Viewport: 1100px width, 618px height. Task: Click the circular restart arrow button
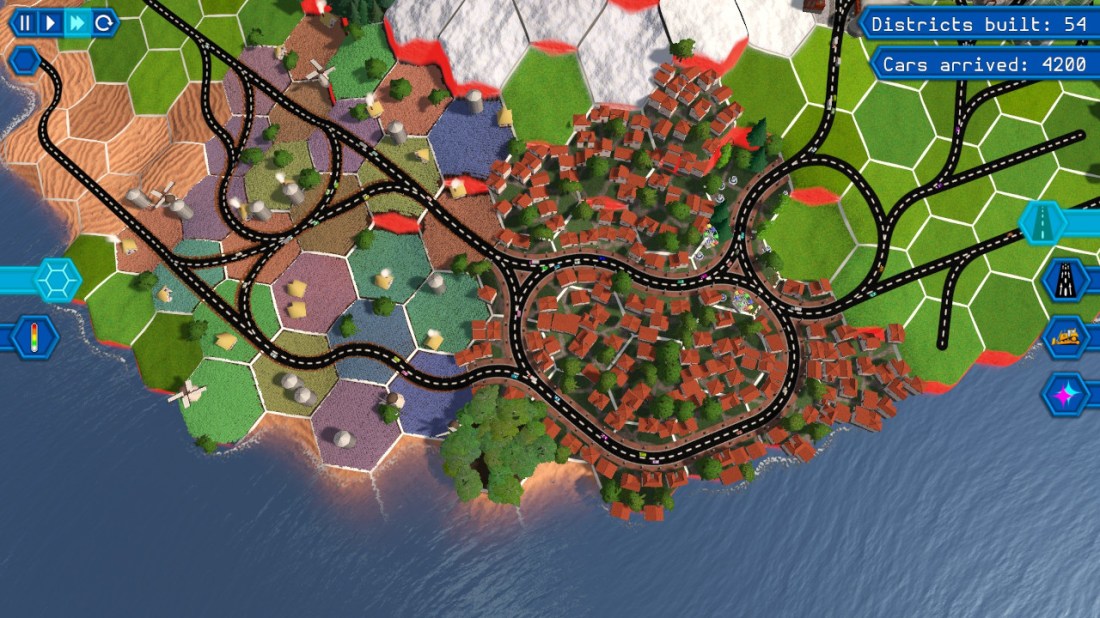[x=102, y=22]
